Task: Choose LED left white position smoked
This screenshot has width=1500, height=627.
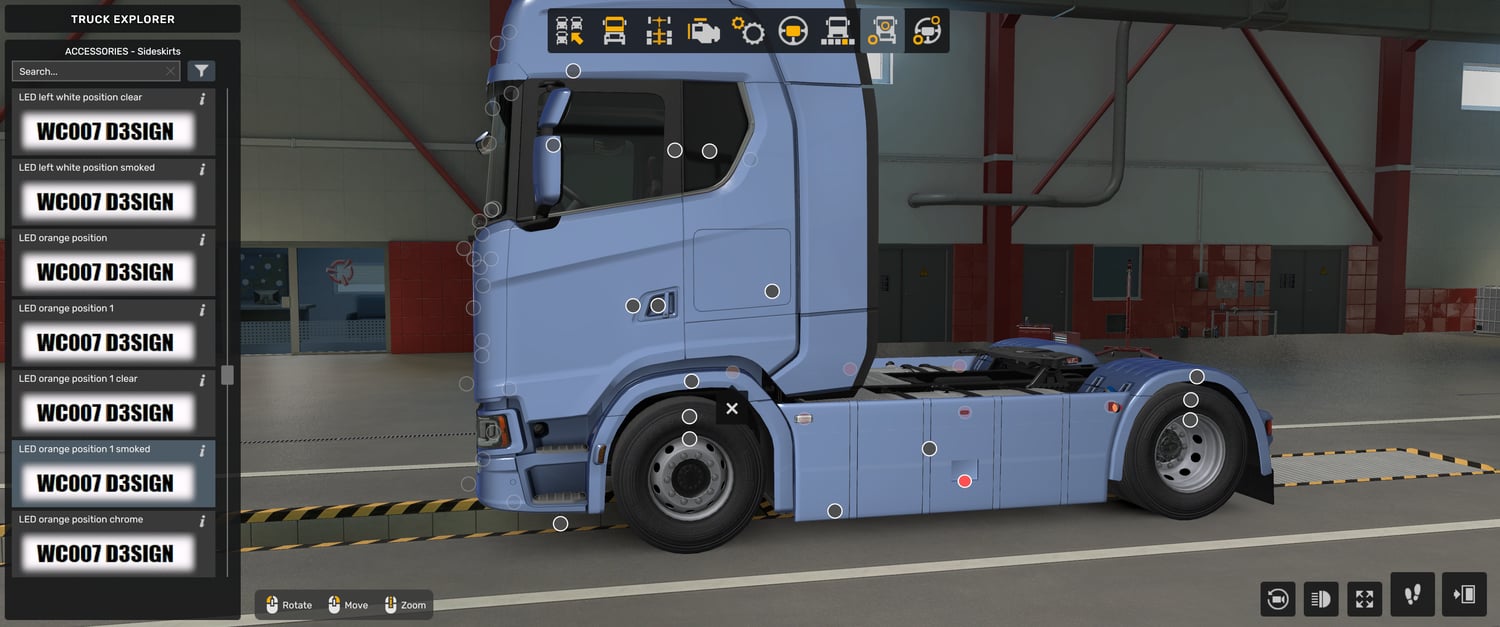Action: click(x=104, y=201)
